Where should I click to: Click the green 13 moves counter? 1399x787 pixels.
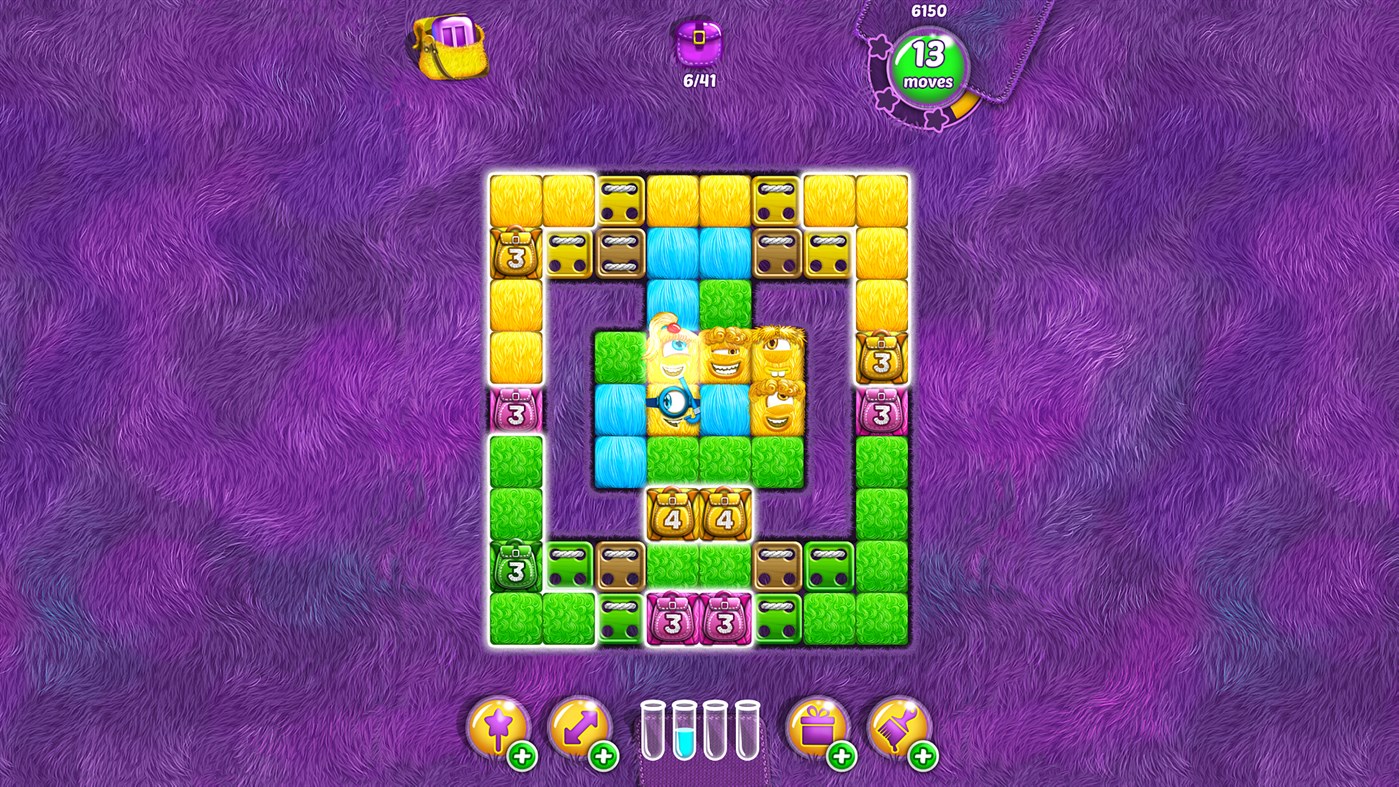pyautogui.click(x=928, y=66)
